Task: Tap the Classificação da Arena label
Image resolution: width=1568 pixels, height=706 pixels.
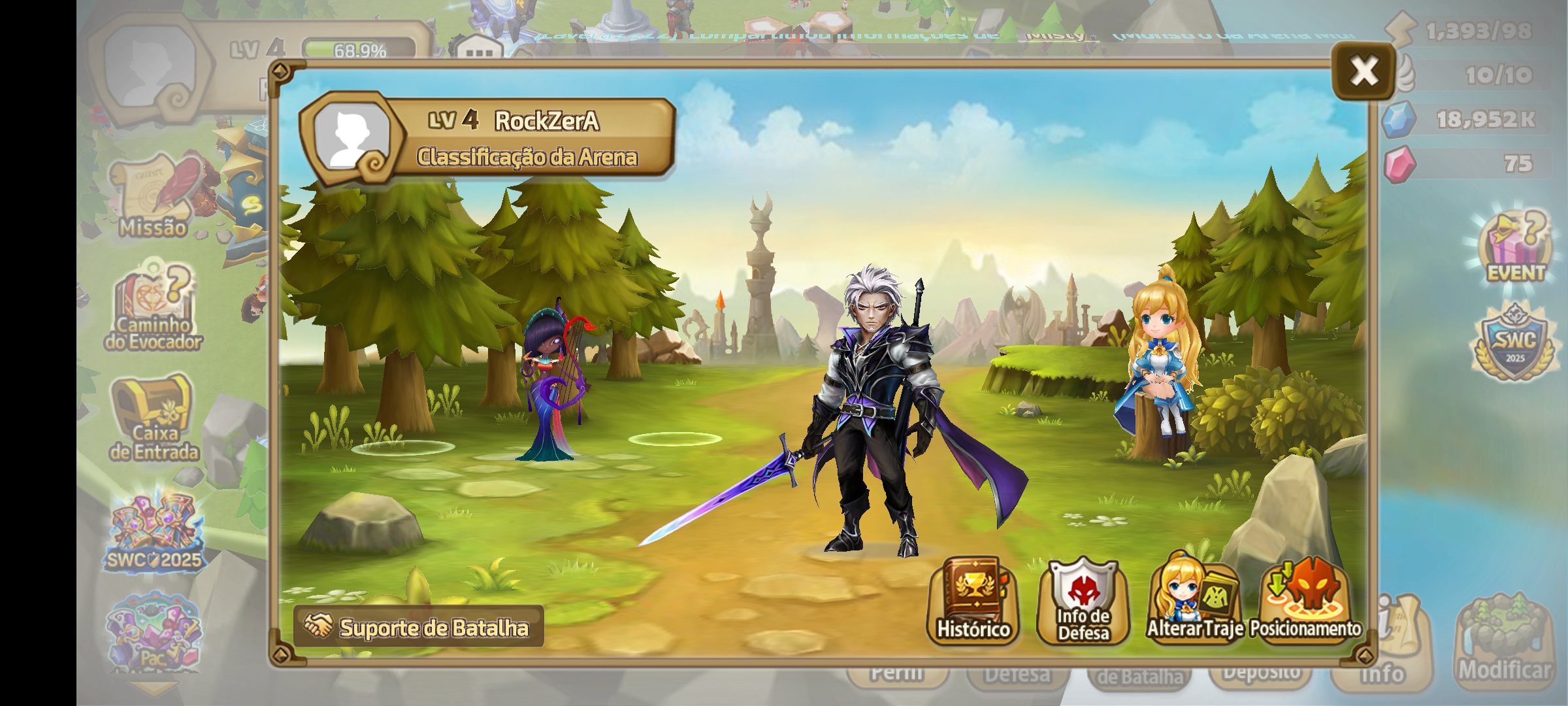Action: click(527, 158)
